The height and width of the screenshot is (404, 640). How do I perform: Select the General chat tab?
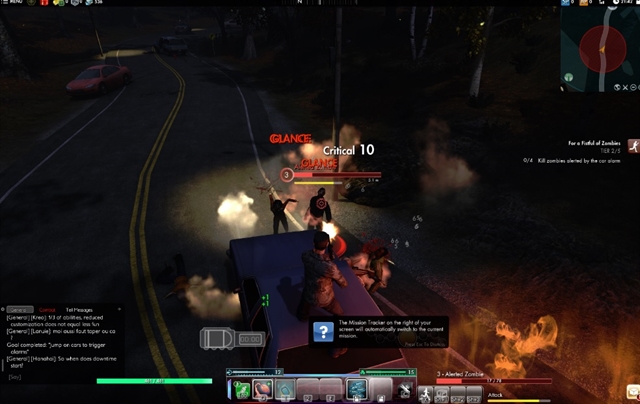pyautogui.click(x=20, y=310)
